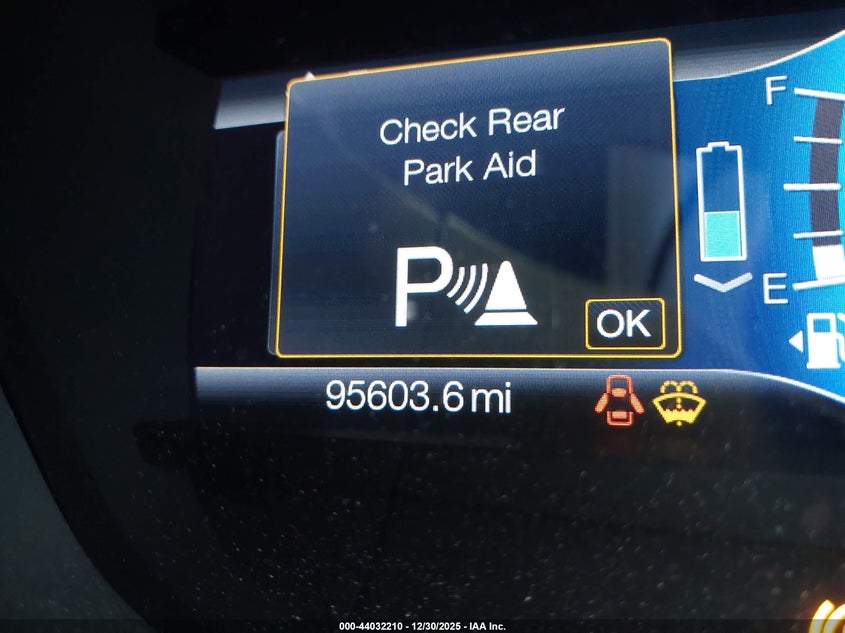The height and width of the screenshot is (633, 845).
Task: Dismiss the Check Rear Park Aid message with OK
Action: (x=624, y=324)
